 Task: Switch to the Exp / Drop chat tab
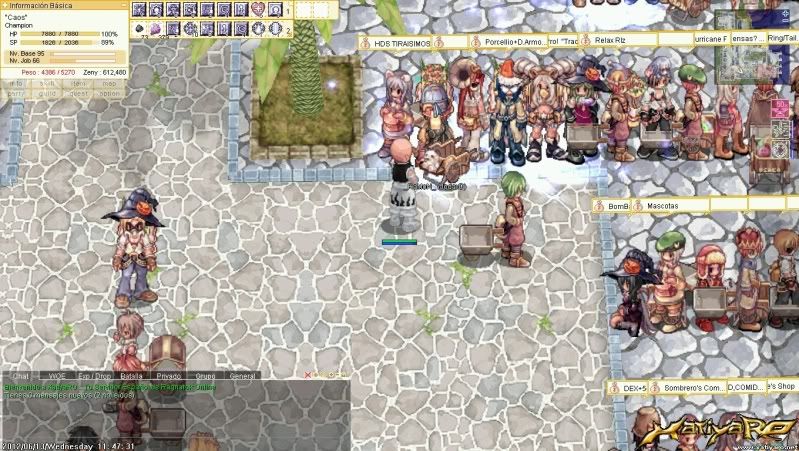click(93, 376)
